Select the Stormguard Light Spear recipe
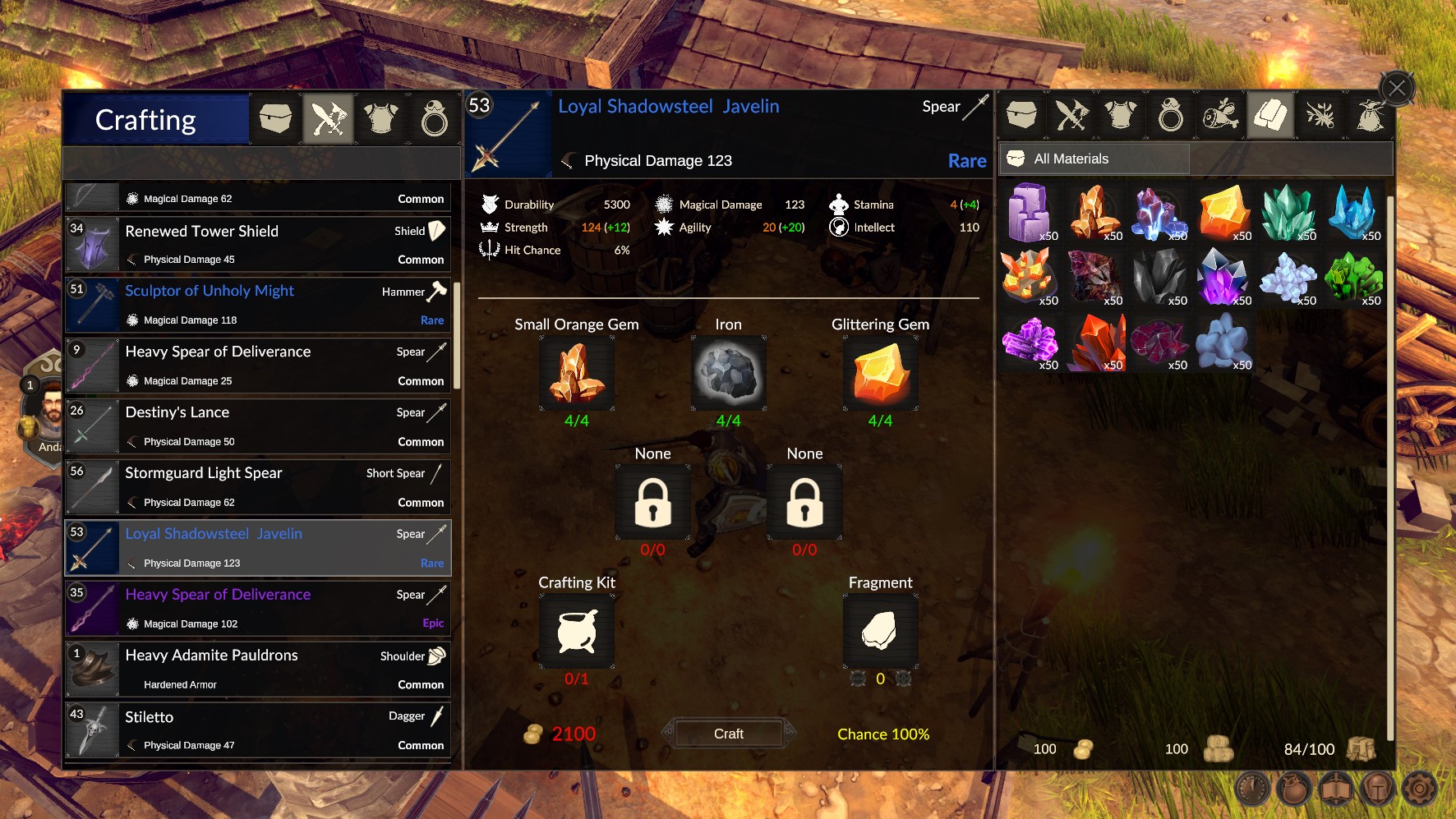 point(257,486)
